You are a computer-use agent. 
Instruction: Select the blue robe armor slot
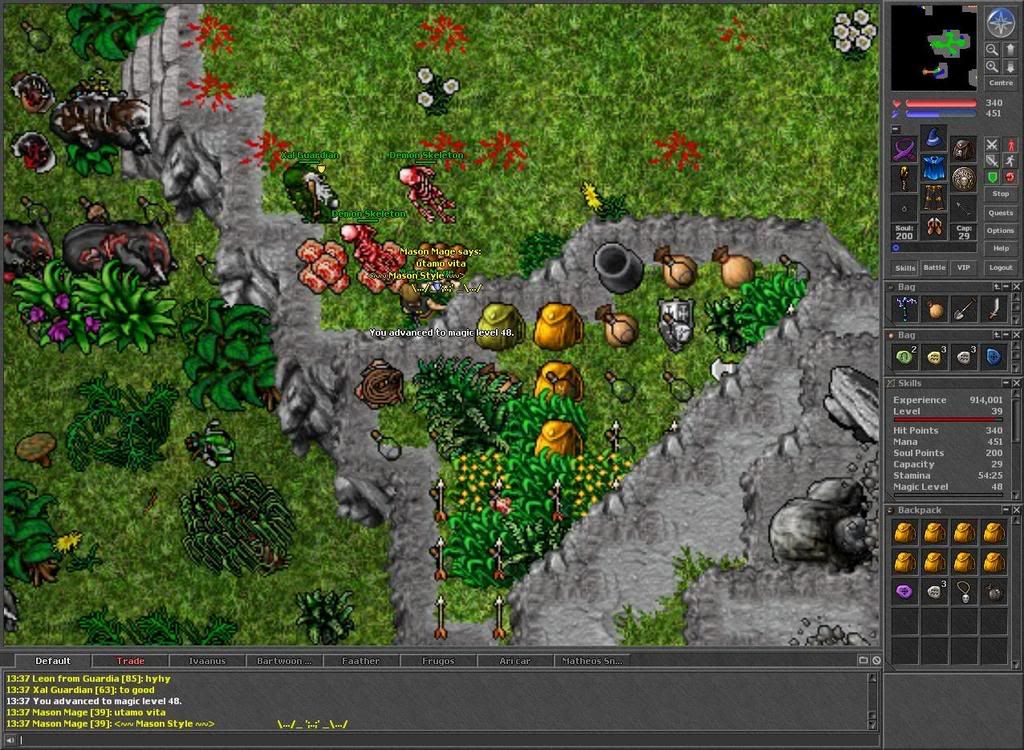coord(934,166)
